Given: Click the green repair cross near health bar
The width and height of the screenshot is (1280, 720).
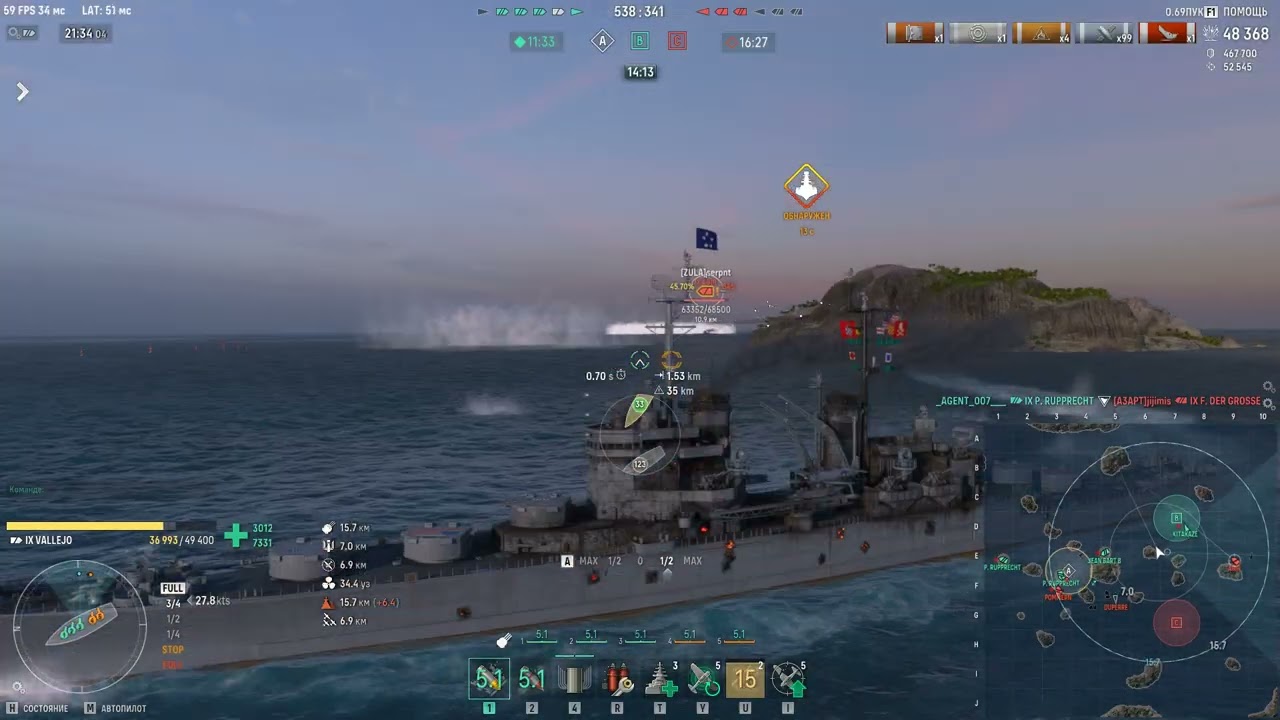Looking at the screenshot, I should [x=235, y=535].
